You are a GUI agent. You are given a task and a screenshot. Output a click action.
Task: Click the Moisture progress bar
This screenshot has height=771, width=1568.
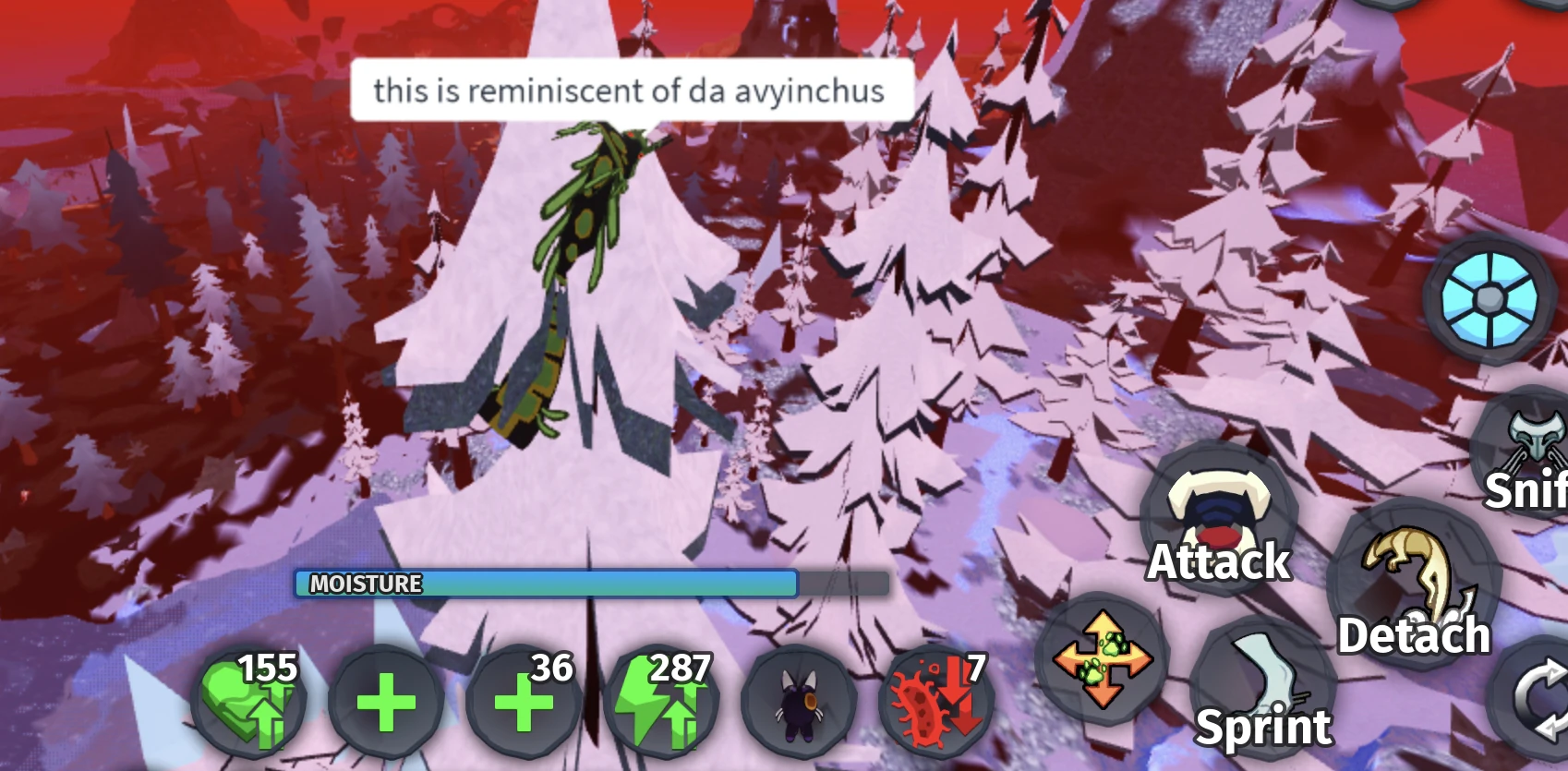click(591, 582)
